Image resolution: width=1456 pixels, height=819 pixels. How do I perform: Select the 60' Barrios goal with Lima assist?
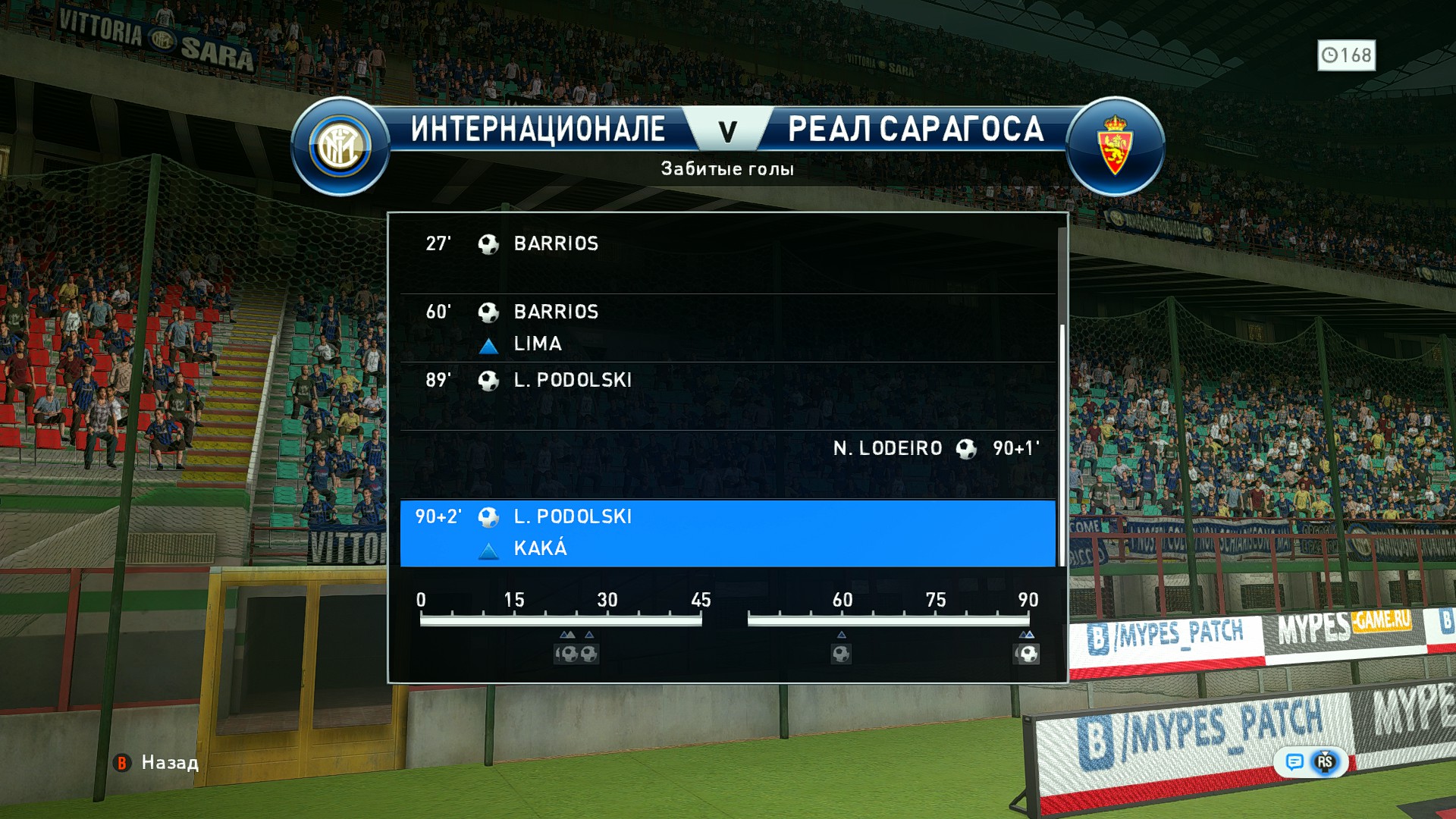coord(726,328)
